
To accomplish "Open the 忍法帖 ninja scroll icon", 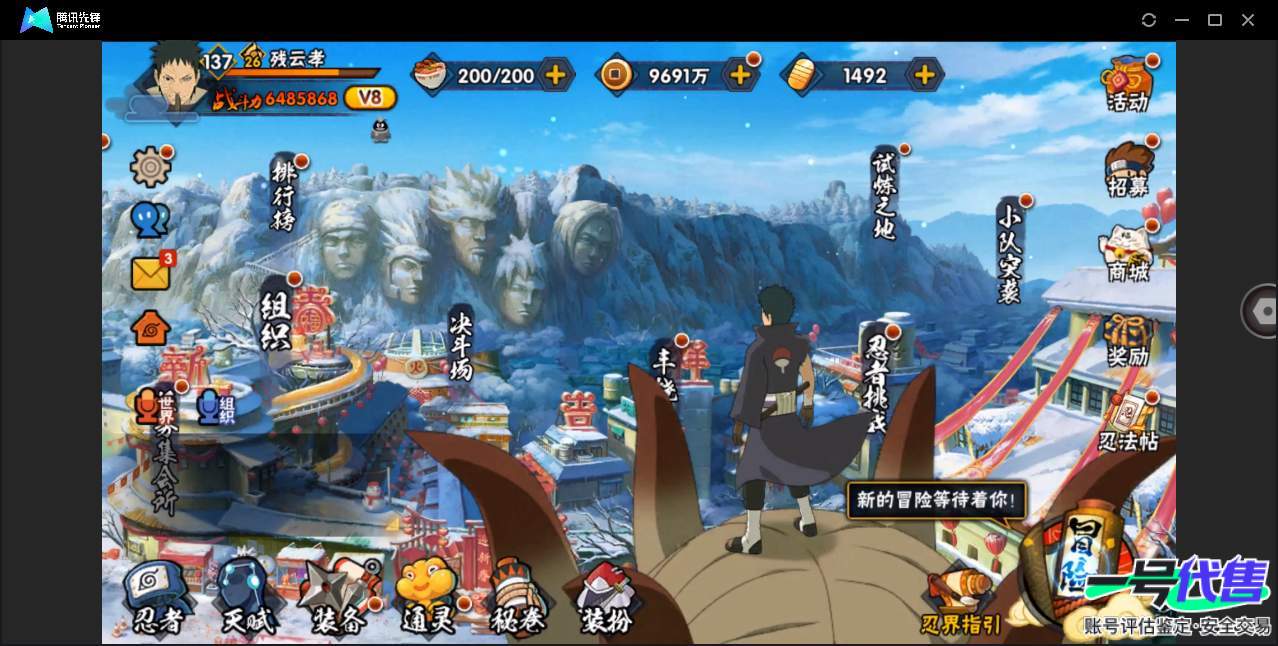I will tap(1128, 424).
